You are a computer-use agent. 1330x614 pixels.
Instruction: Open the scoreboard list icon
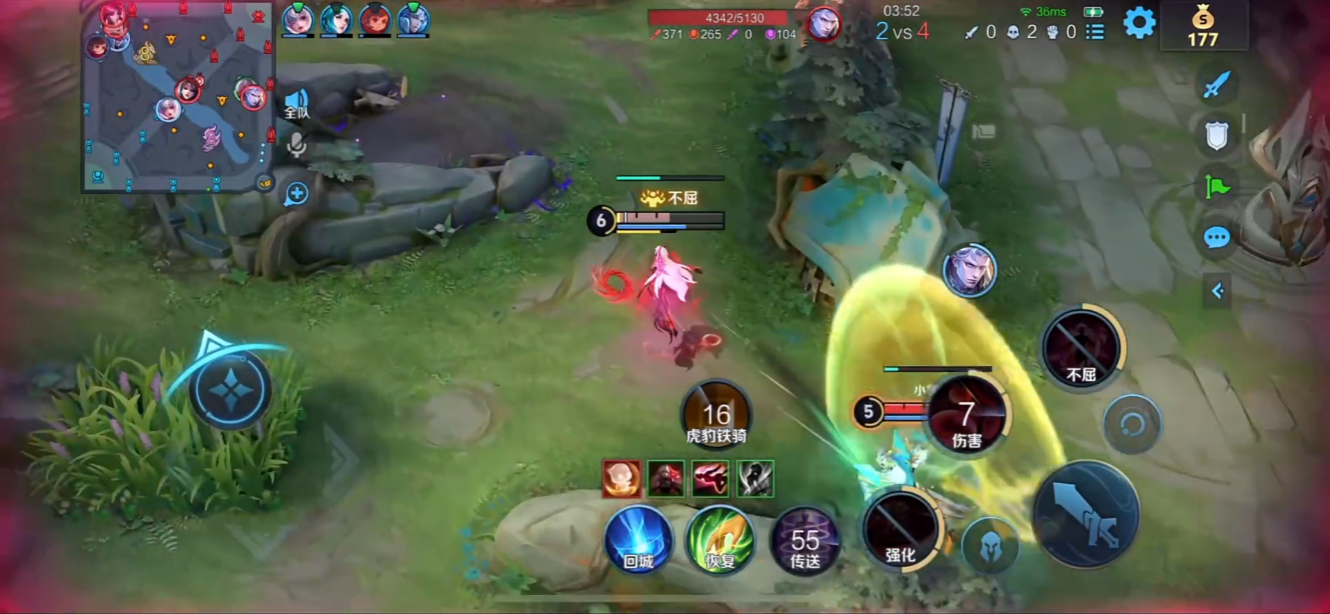point(1096,32)
